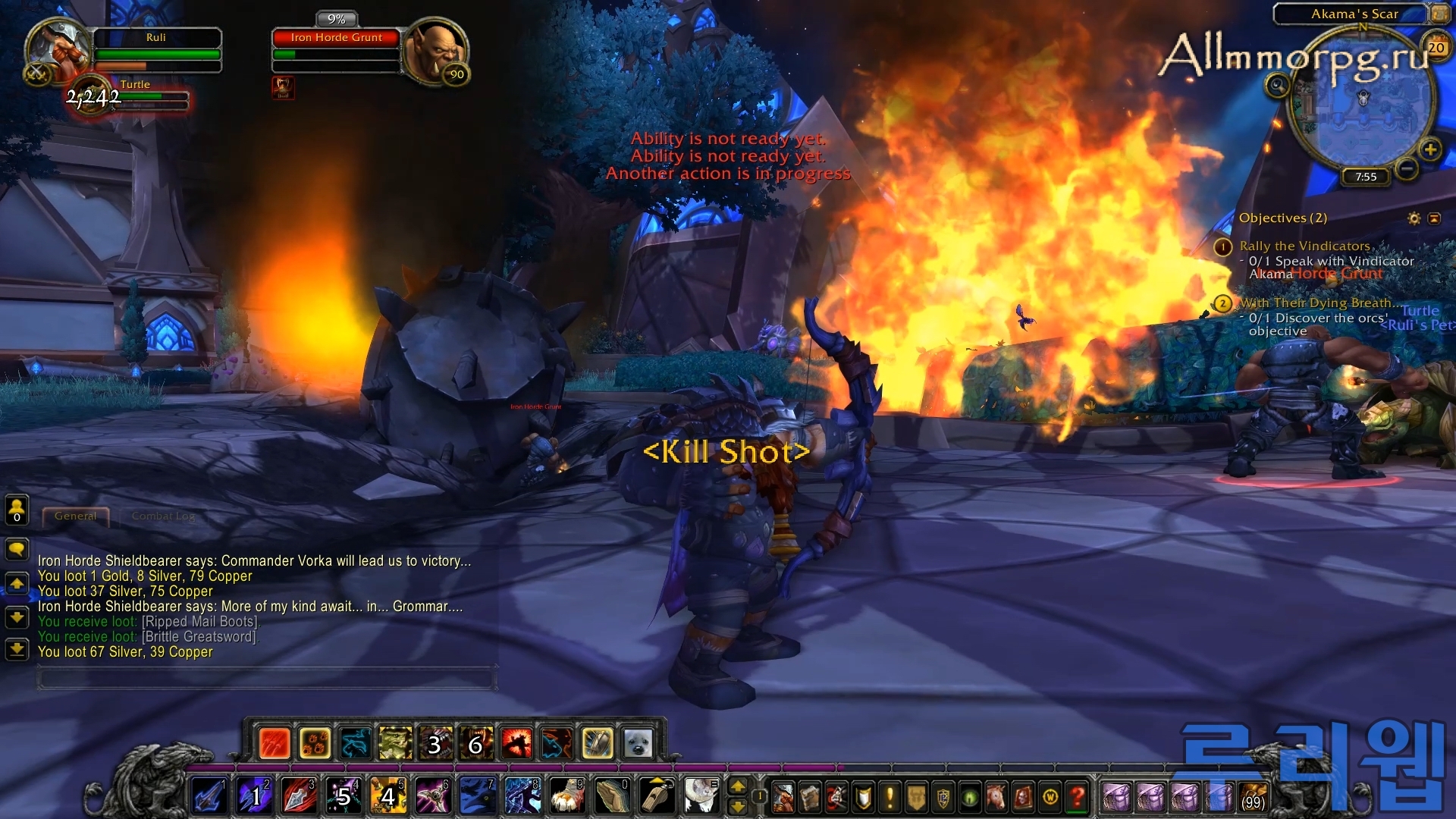This screenshot has height=819, width=1456.
Task: Click the Iron Horde Grunt target frame
Action: pyautogui.click(x=337, y=38)
